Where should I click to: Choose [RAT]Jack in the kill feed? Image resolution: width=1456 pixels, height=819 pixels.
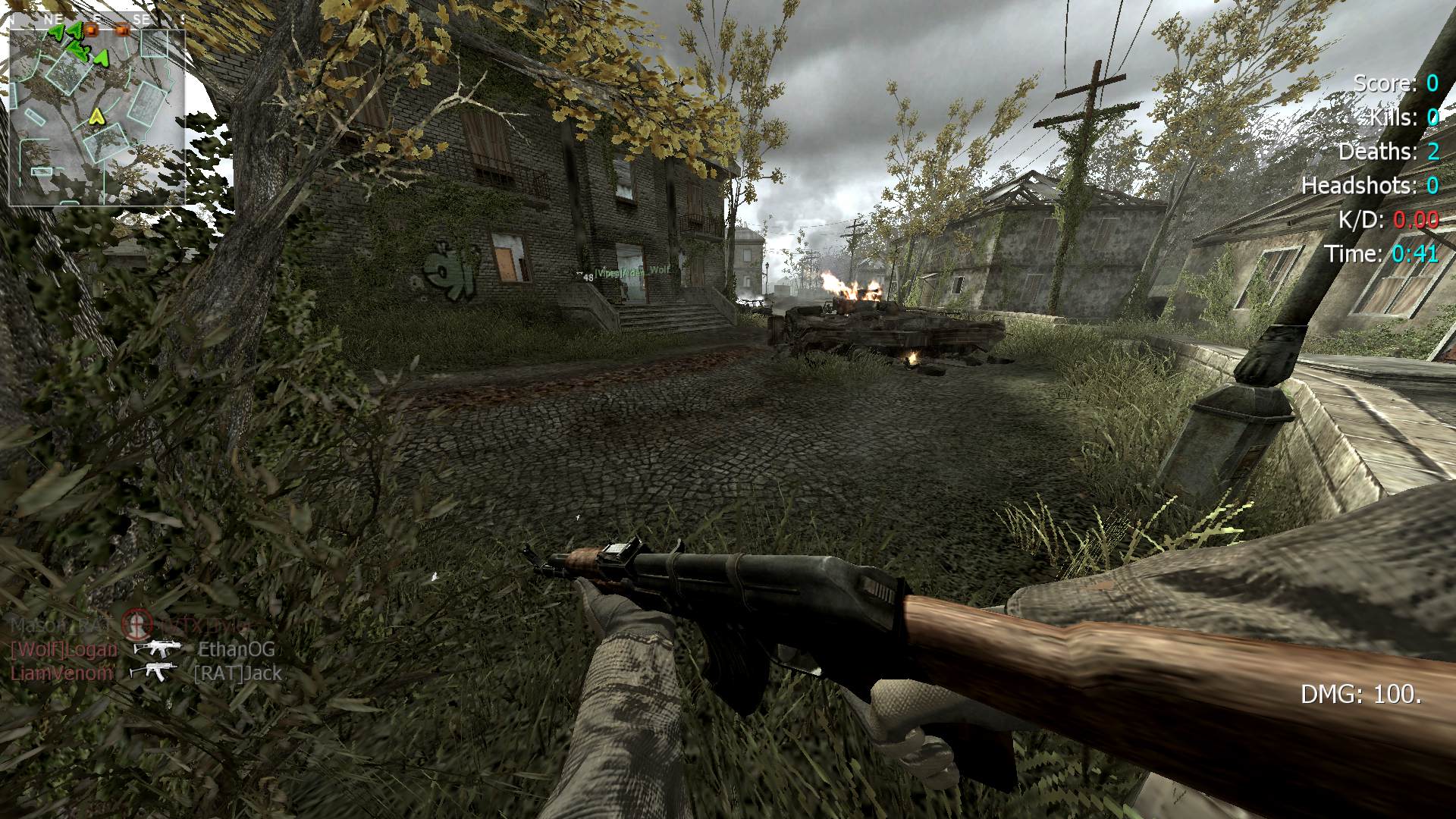coord(237,673)
